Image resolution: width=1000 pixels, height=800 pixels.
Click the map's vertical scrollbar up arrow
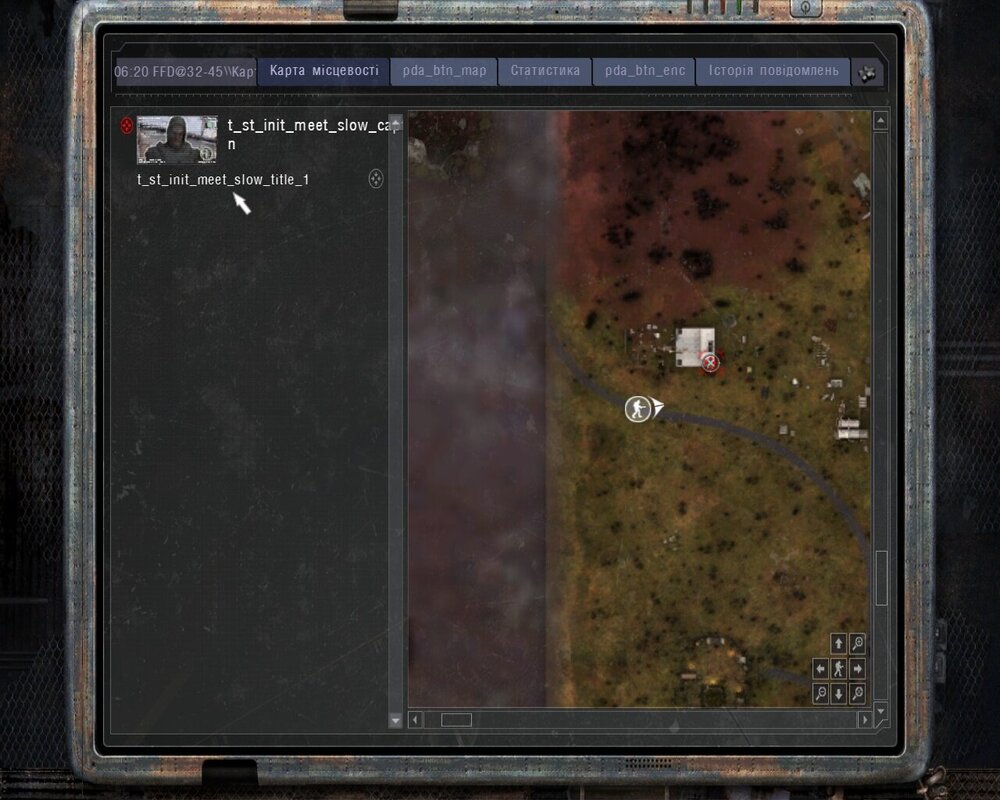(880, 121)
